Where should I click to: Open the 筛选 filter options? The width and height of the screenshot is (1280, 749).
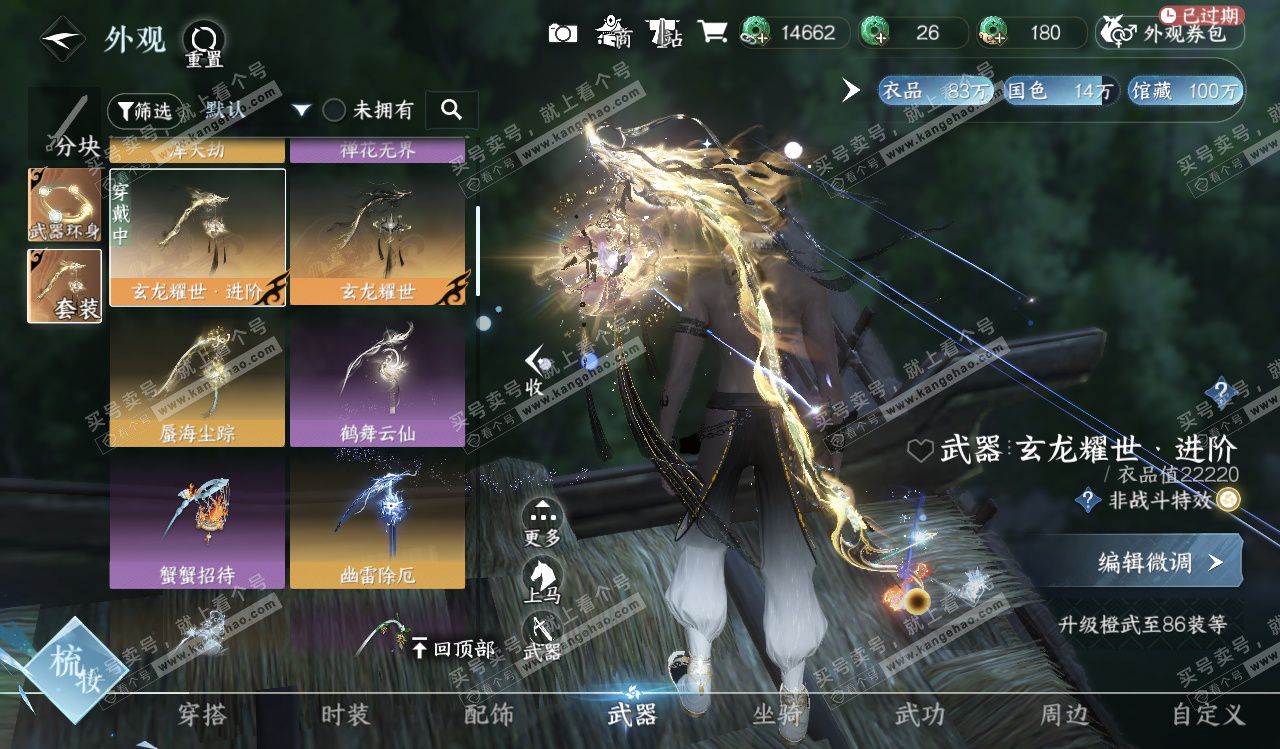point(140,110)
